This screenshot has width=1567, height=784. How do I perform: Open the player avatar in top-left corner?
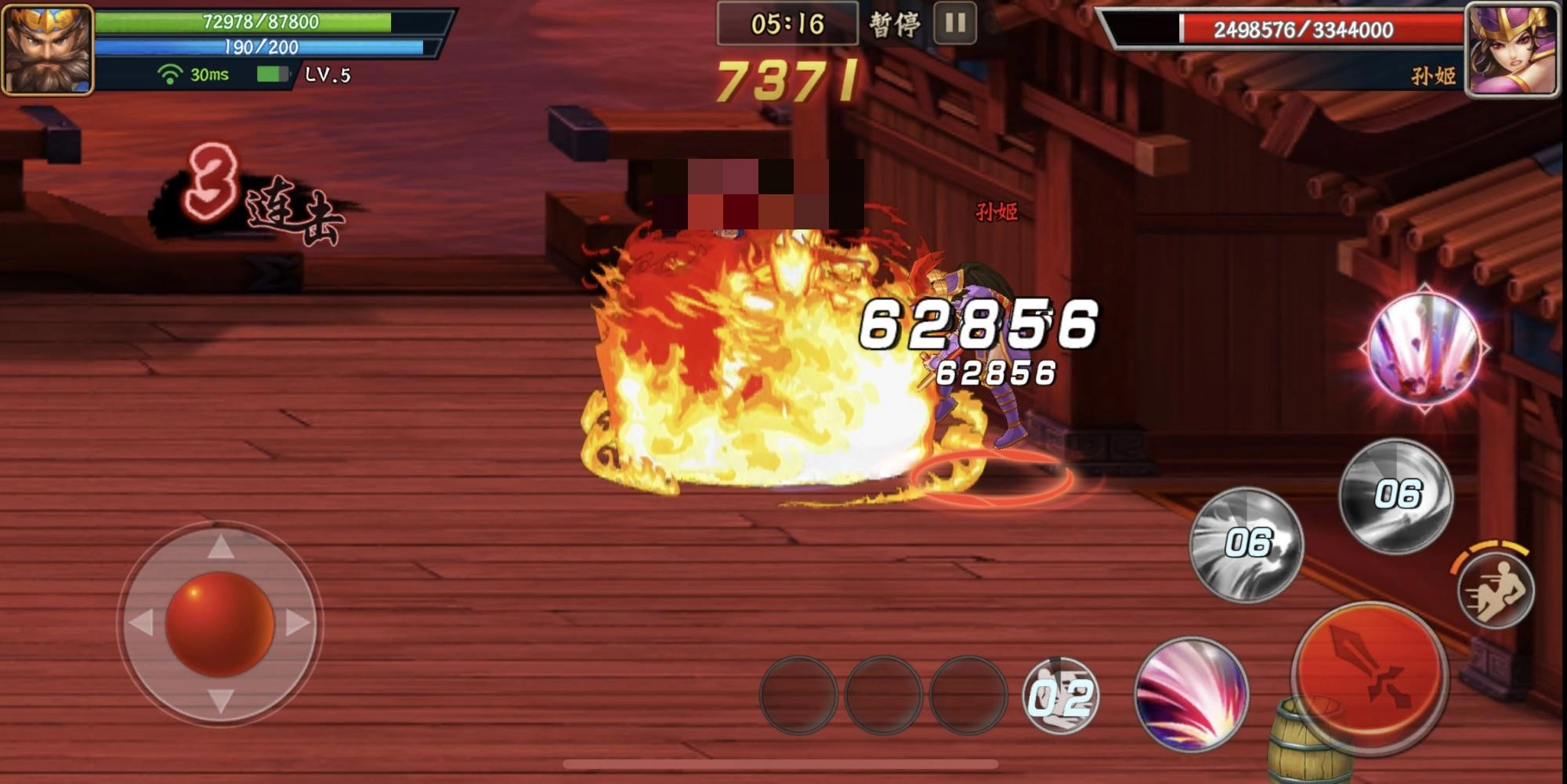coord(49,49)
